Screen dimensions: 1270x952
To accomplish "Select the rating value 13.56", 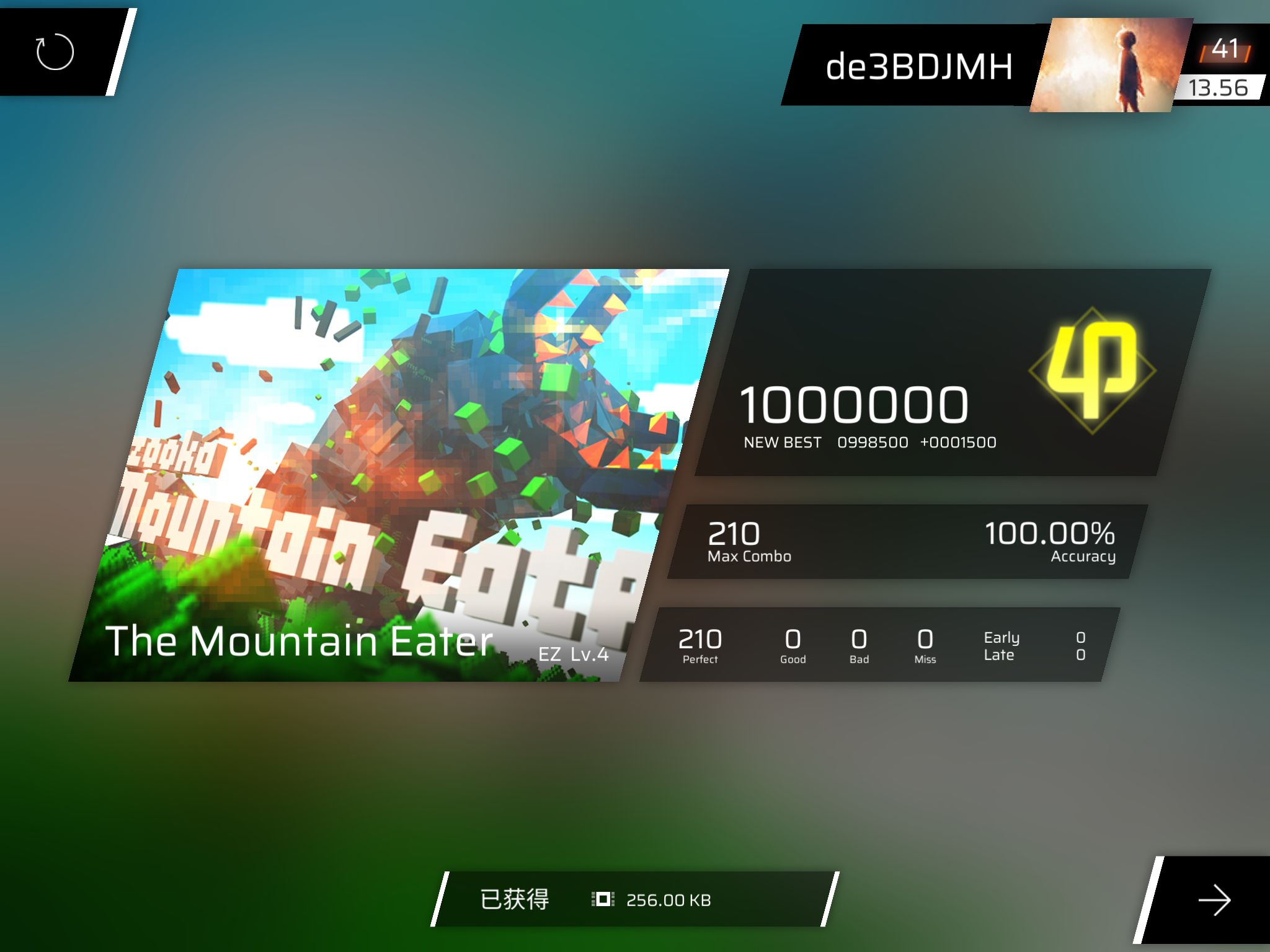I will [x=1219, y=87].
